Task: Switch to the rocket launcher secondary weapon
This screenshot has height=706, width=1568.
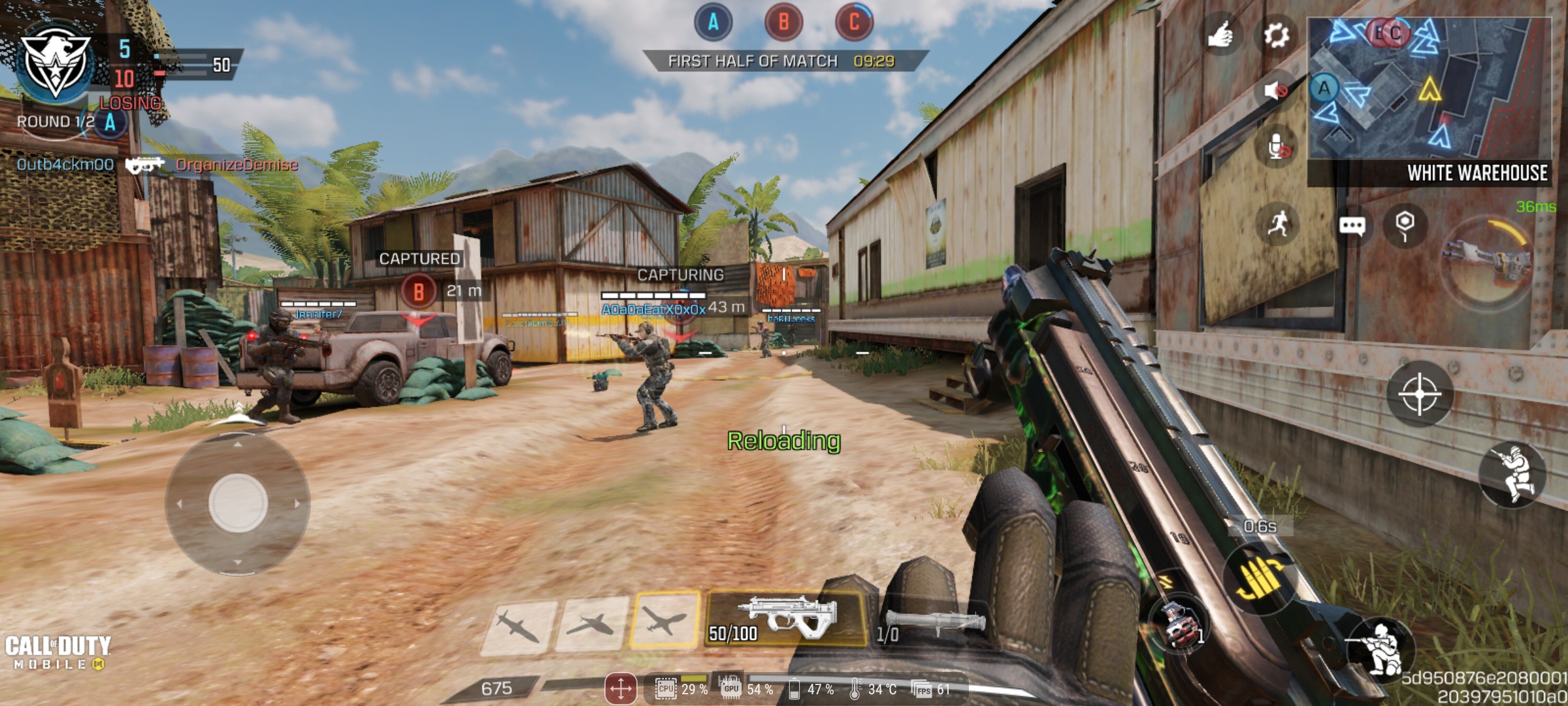Action: coord(931,624)
